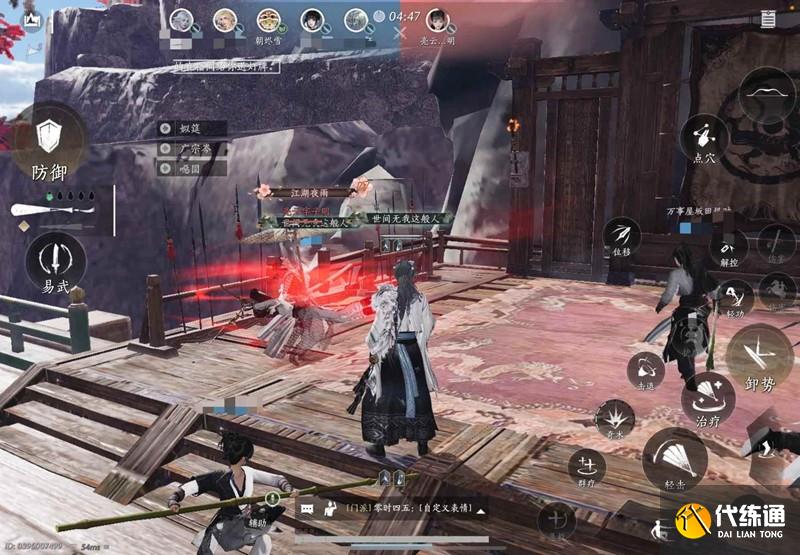The height and width of the screenshot is (555, 800).
Task: Click the crown icon at top-left
Action: tap(31, 19)
